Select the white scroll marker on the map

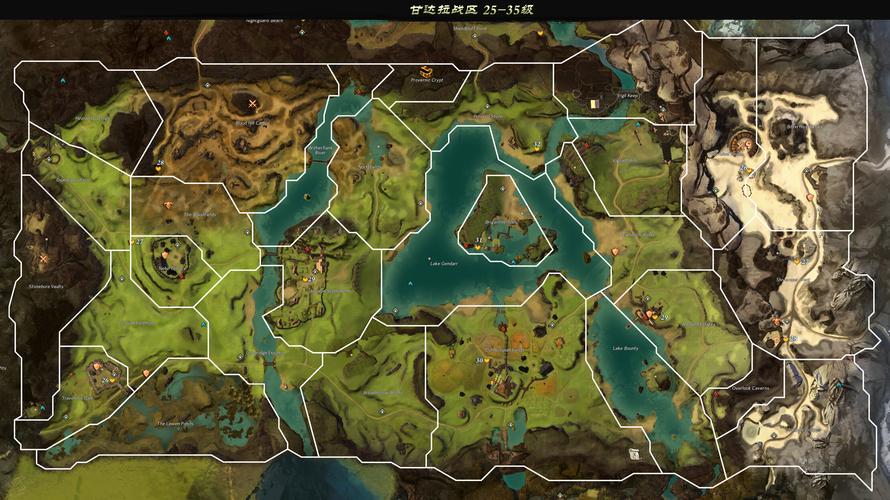click(633, 453)
